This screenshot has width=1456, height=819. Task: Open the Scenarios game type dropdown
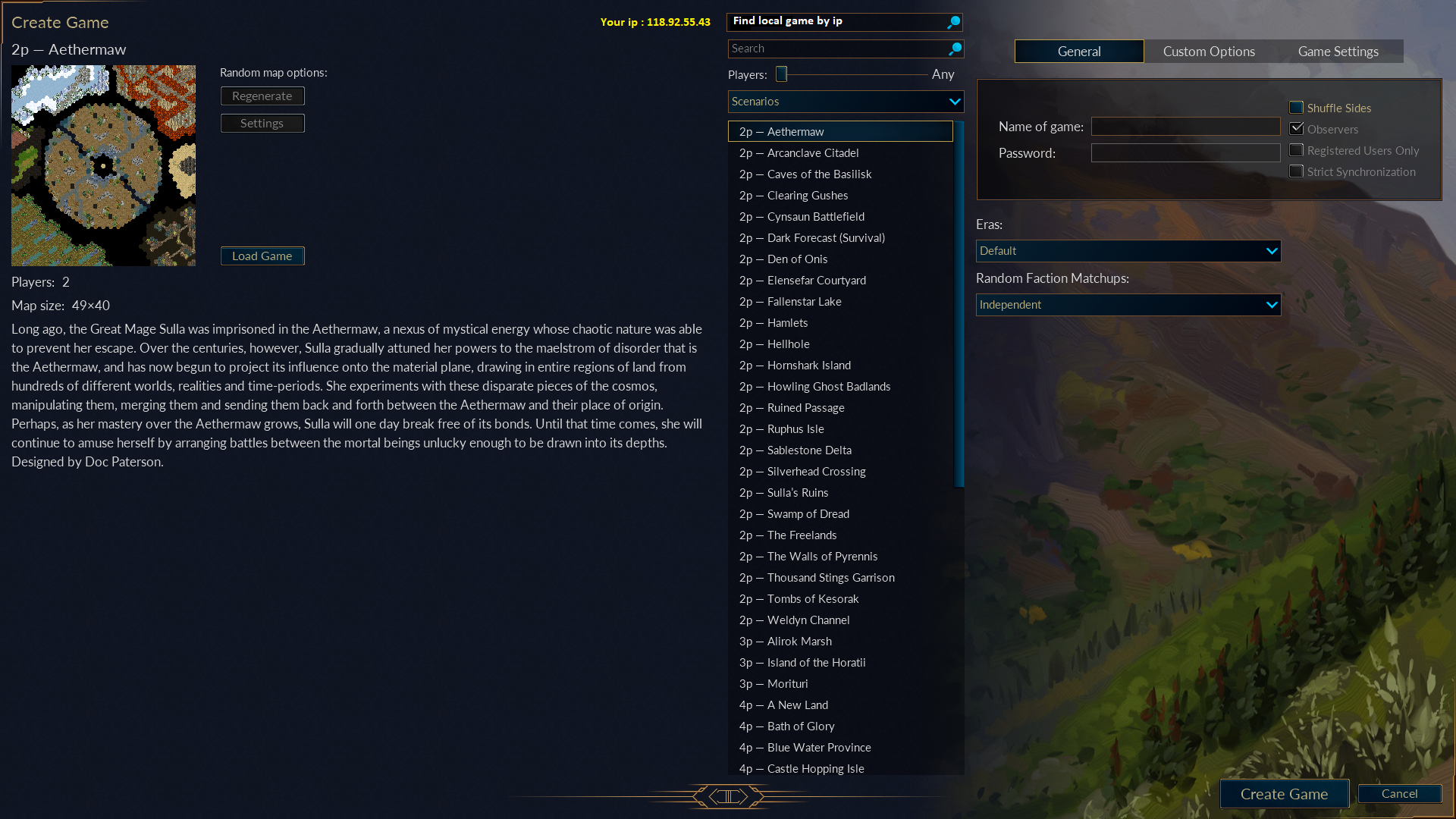(846, 102)
